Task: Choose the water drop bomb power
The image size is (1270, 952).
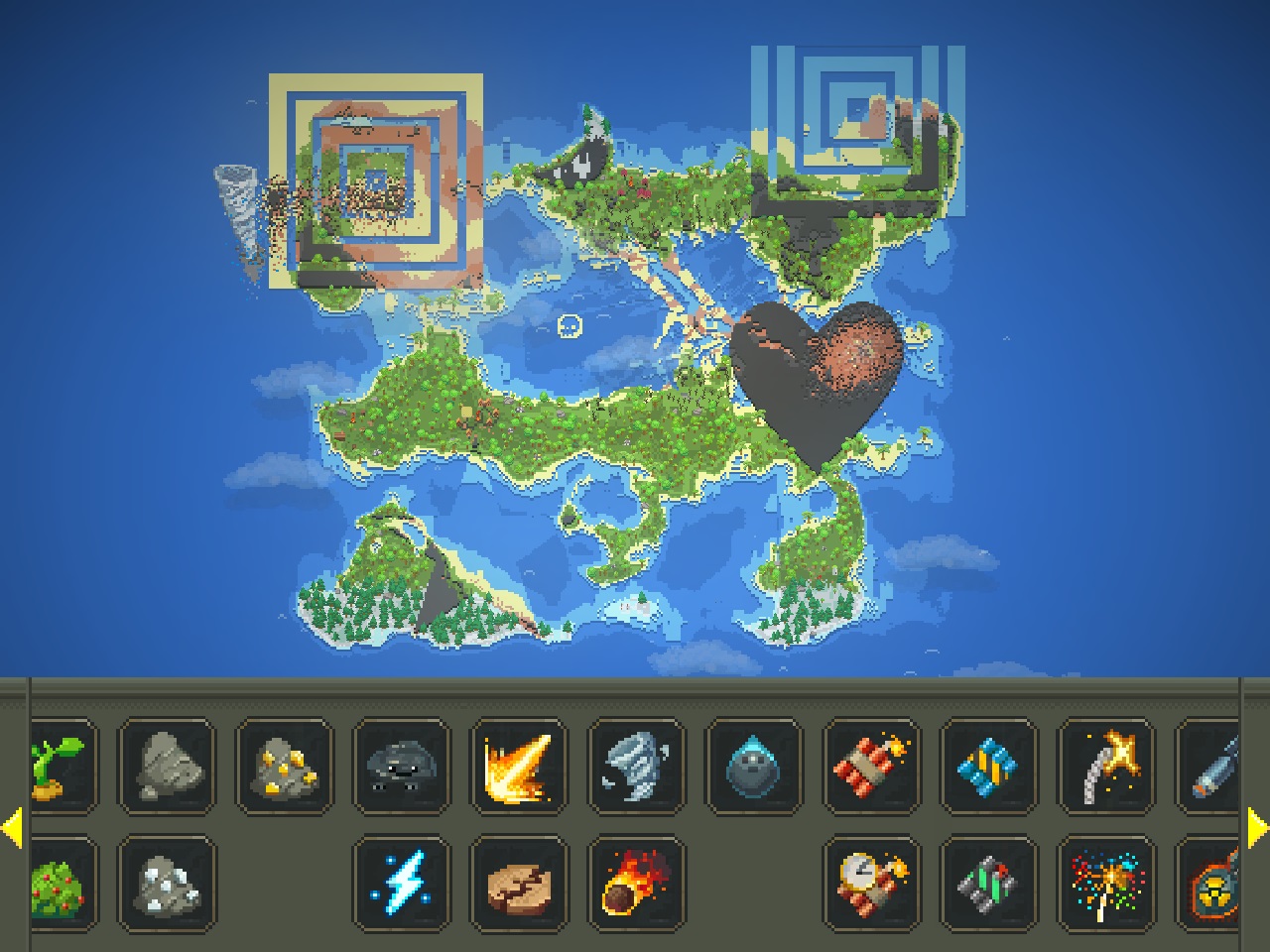Action: point(754,768)
